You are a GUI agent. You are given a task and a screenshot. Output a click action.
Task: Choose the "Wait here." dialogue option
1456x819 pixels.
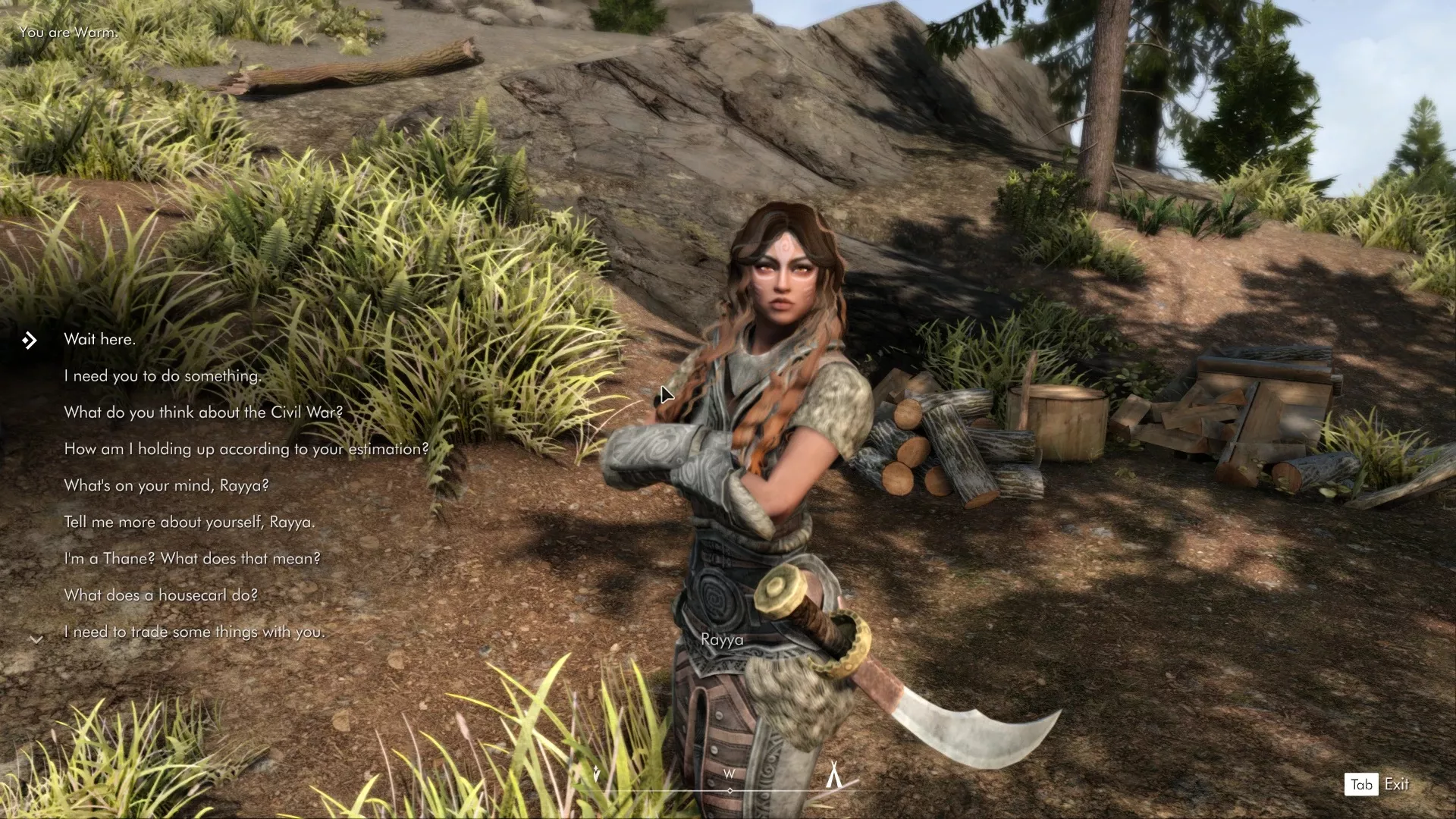pos(99,340)
